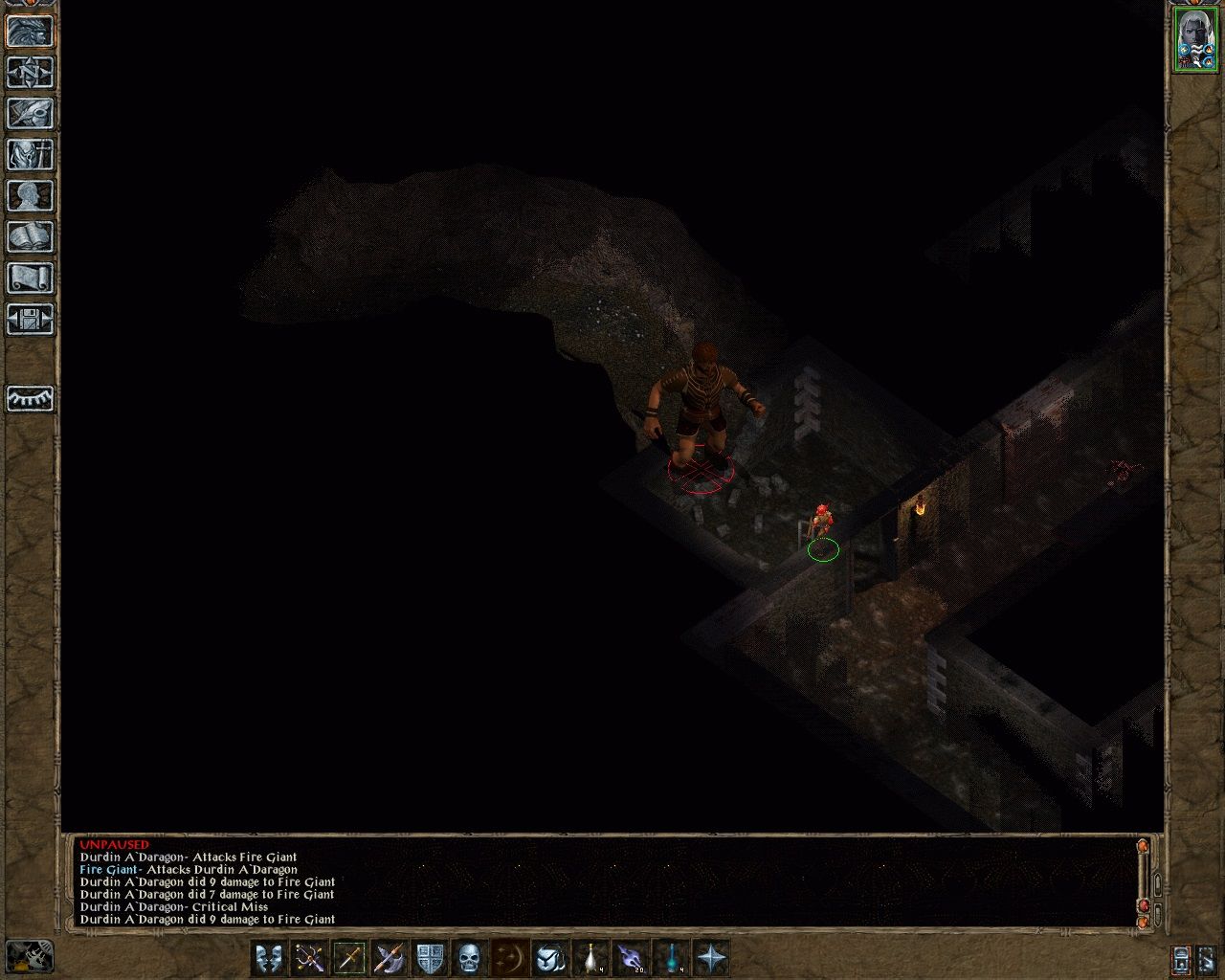Open the Journal with the quill icon
Image resolution: width=1225 pixels, height=980 pixels.
(x=29, y=115)
